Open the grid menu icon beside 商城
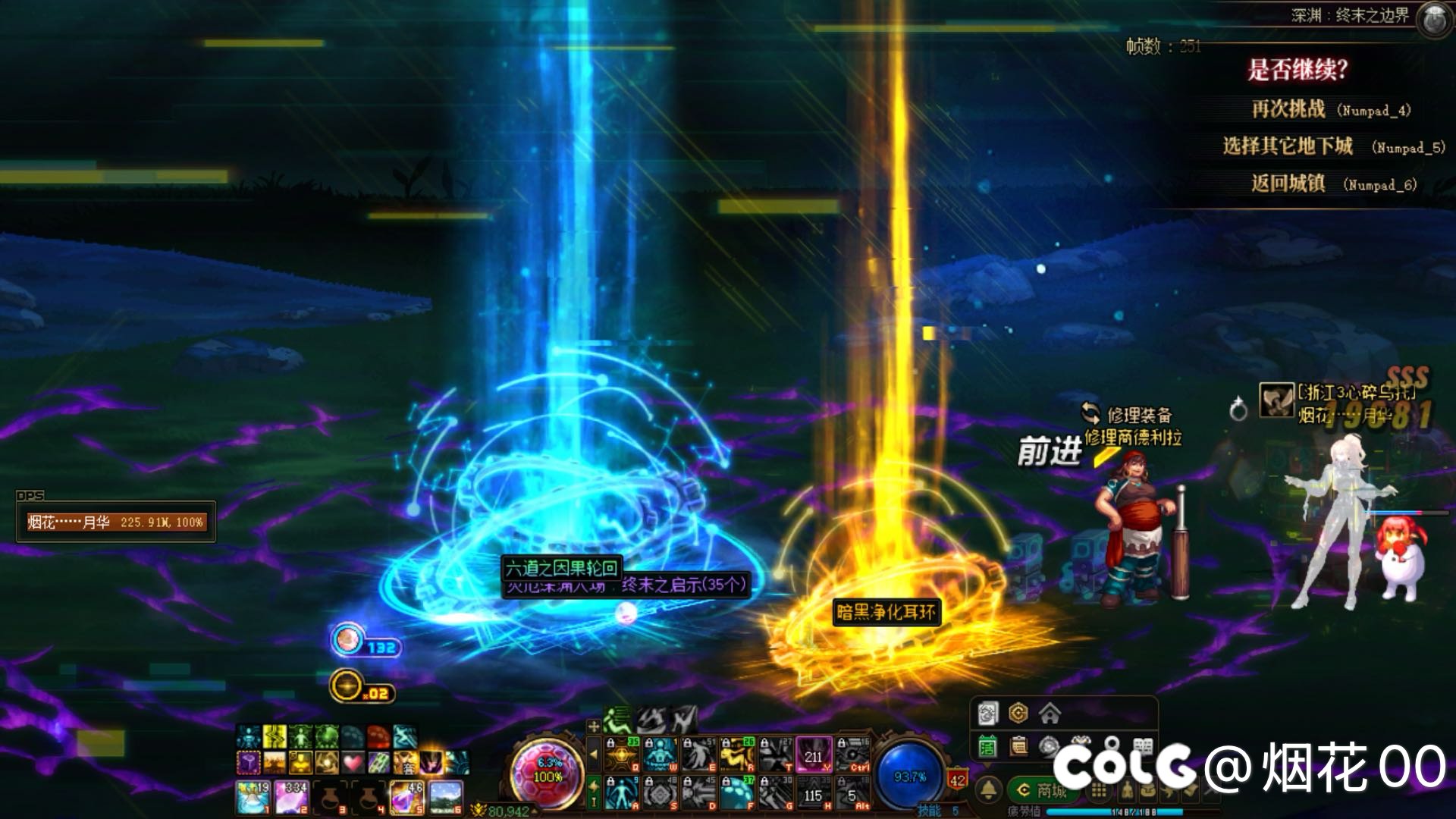The image size is (1456, 819). coord(1098,792)
